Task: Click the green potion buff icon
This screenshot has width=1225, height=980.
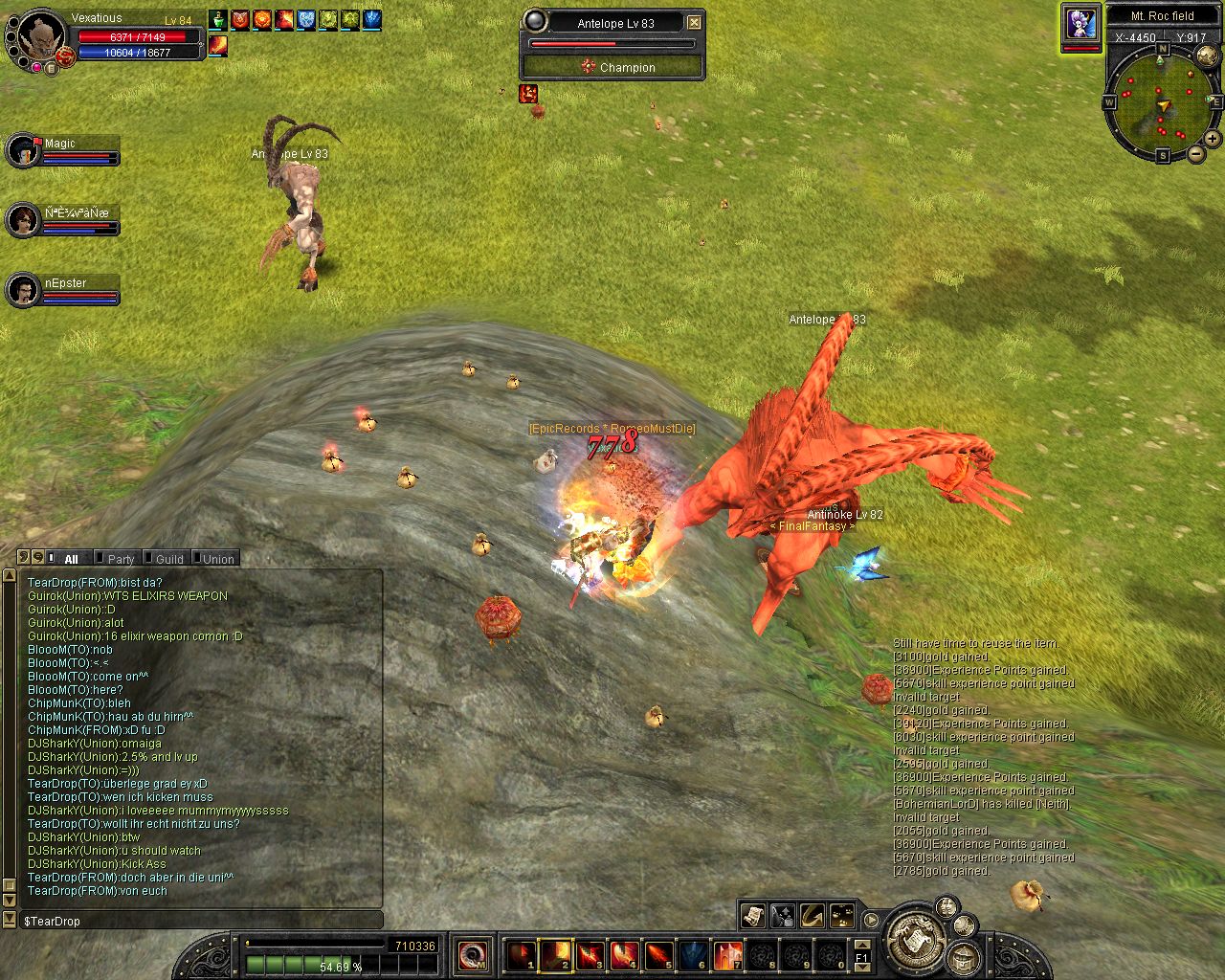Action: click(218, 19)
